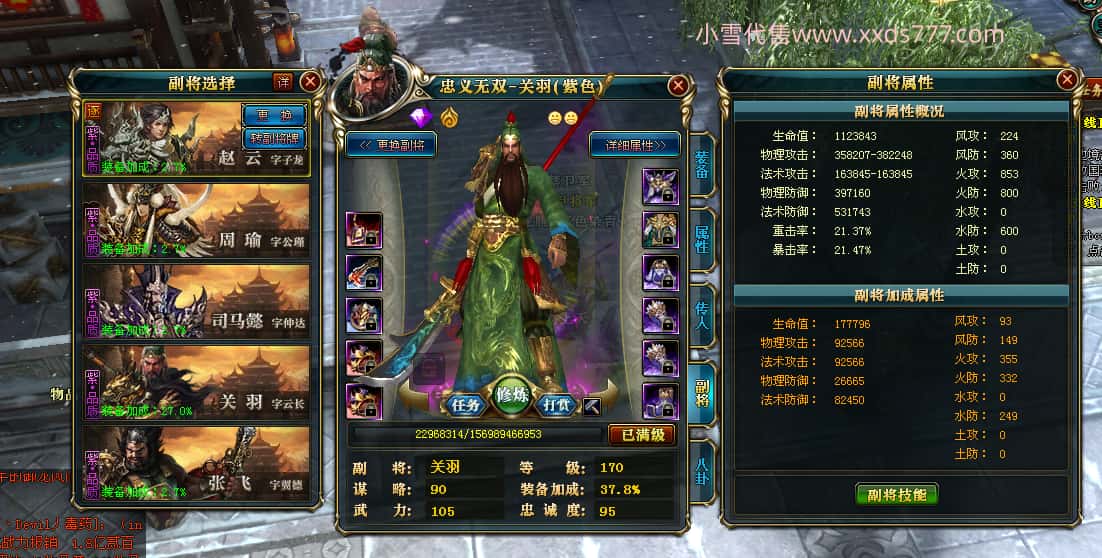Open the 副将技能 skills button
Screen dimensions: 1102x558
[897, 494]
